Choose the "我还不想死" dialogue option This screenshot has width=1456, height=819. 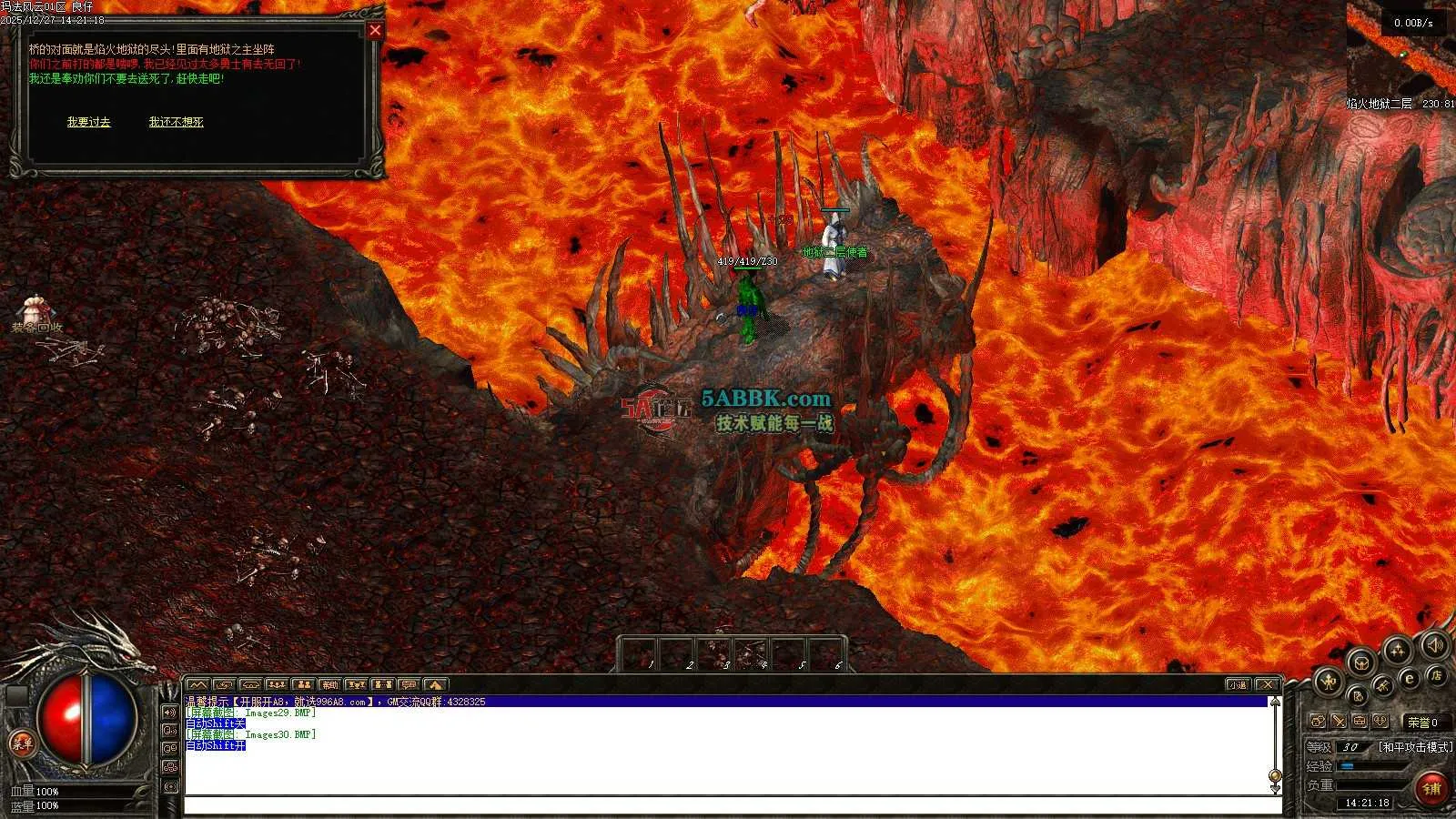(x=176, y=122)
